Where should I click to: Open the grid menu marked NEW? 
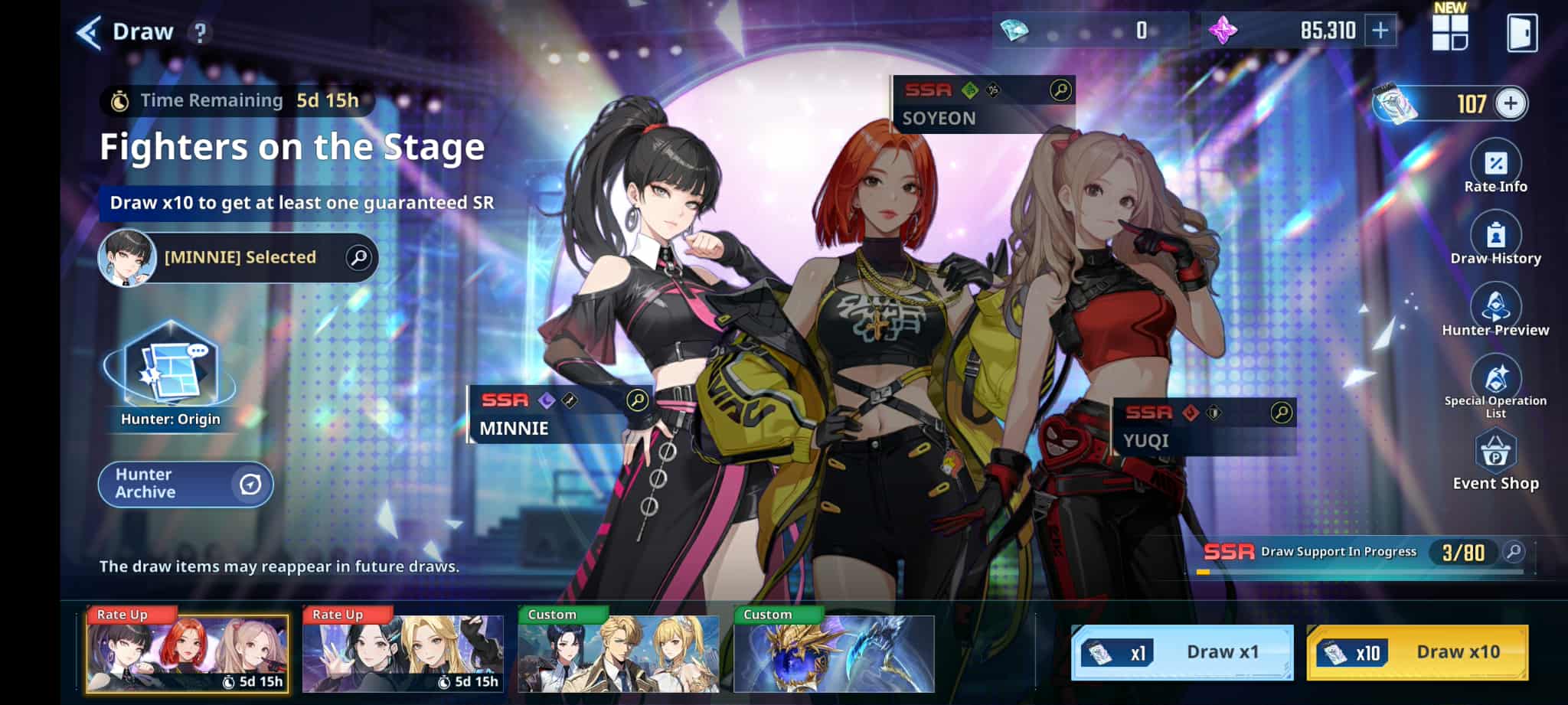point(1449,31)
